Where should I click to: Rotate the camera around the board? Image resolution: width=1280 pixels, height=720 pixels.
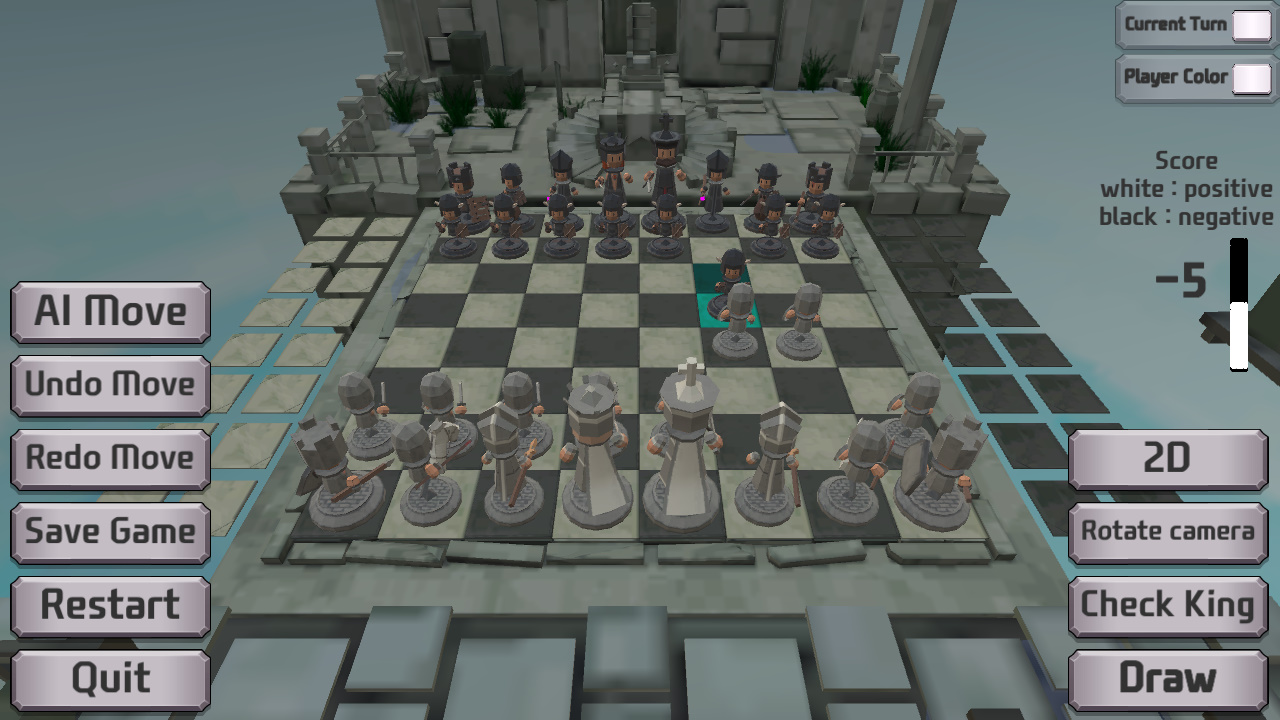(1167, 532)
